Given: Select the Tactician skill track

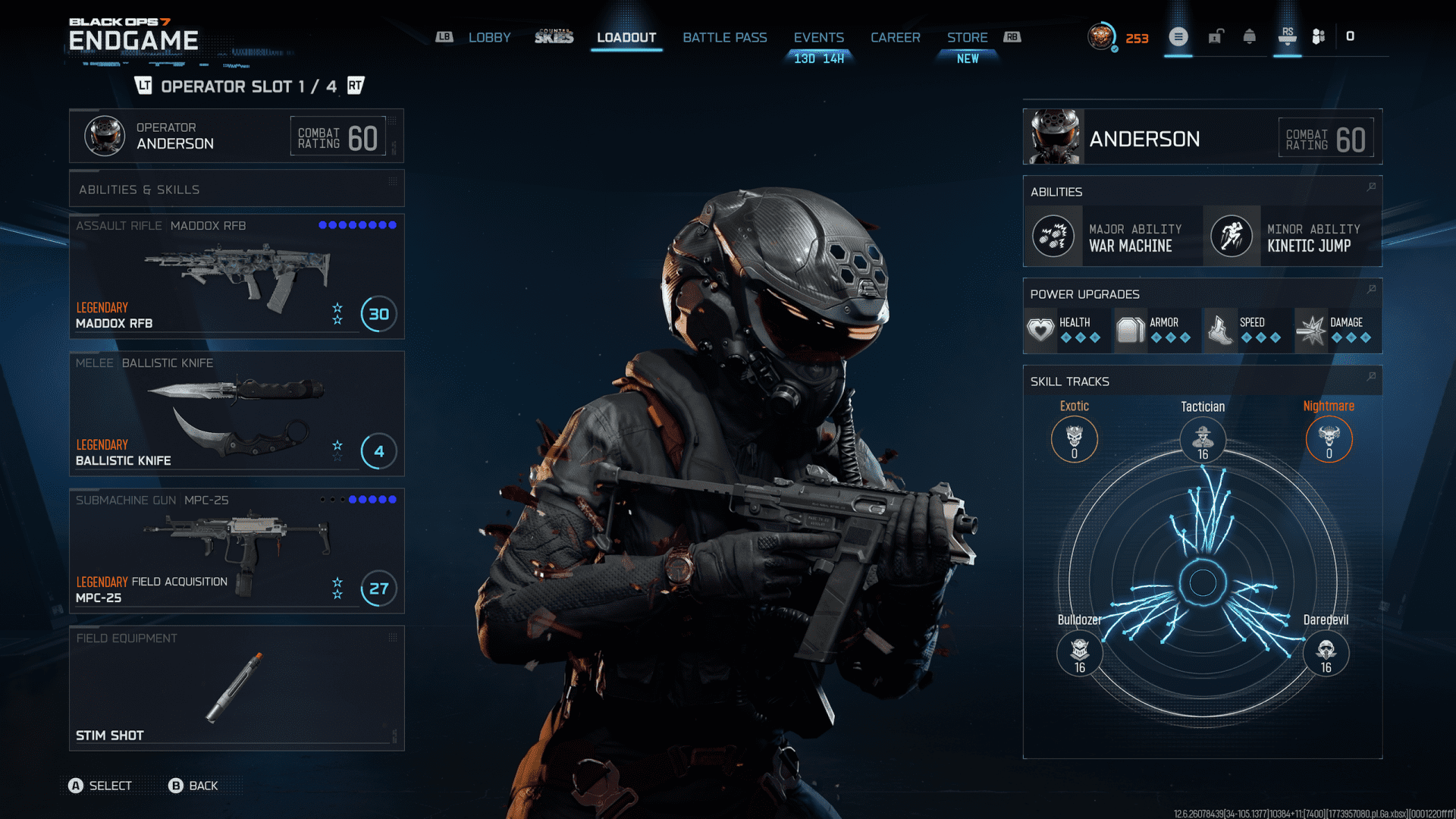Looking at the screenshot, I should (1203, 438).
